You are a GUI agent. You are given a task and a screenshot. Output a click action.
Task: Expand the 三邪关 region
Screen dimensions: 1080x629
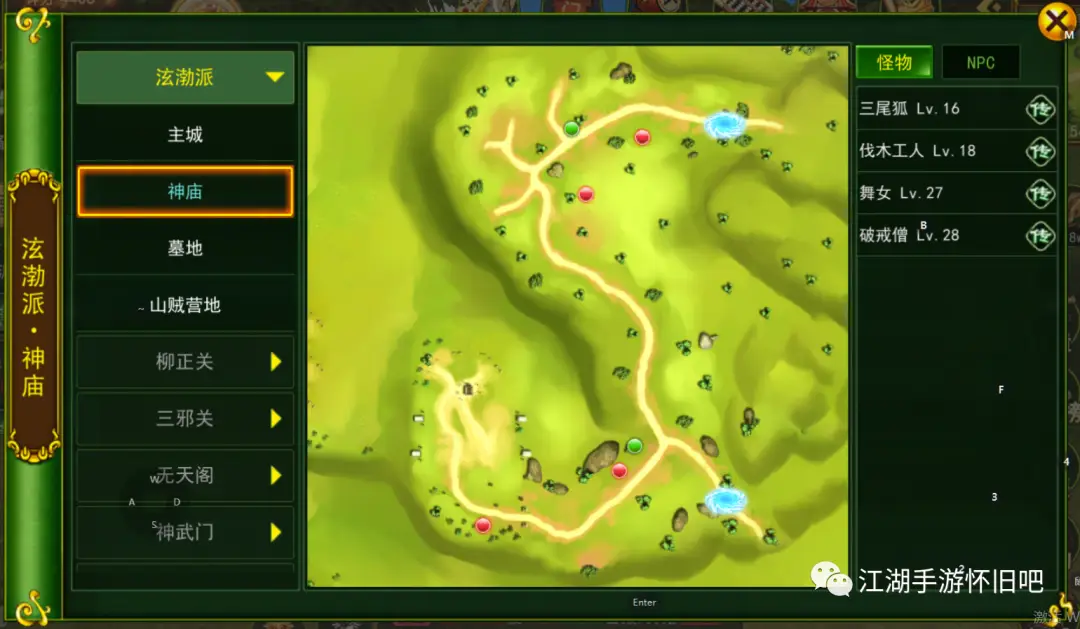pyautogui.click(x=185, y=419)
